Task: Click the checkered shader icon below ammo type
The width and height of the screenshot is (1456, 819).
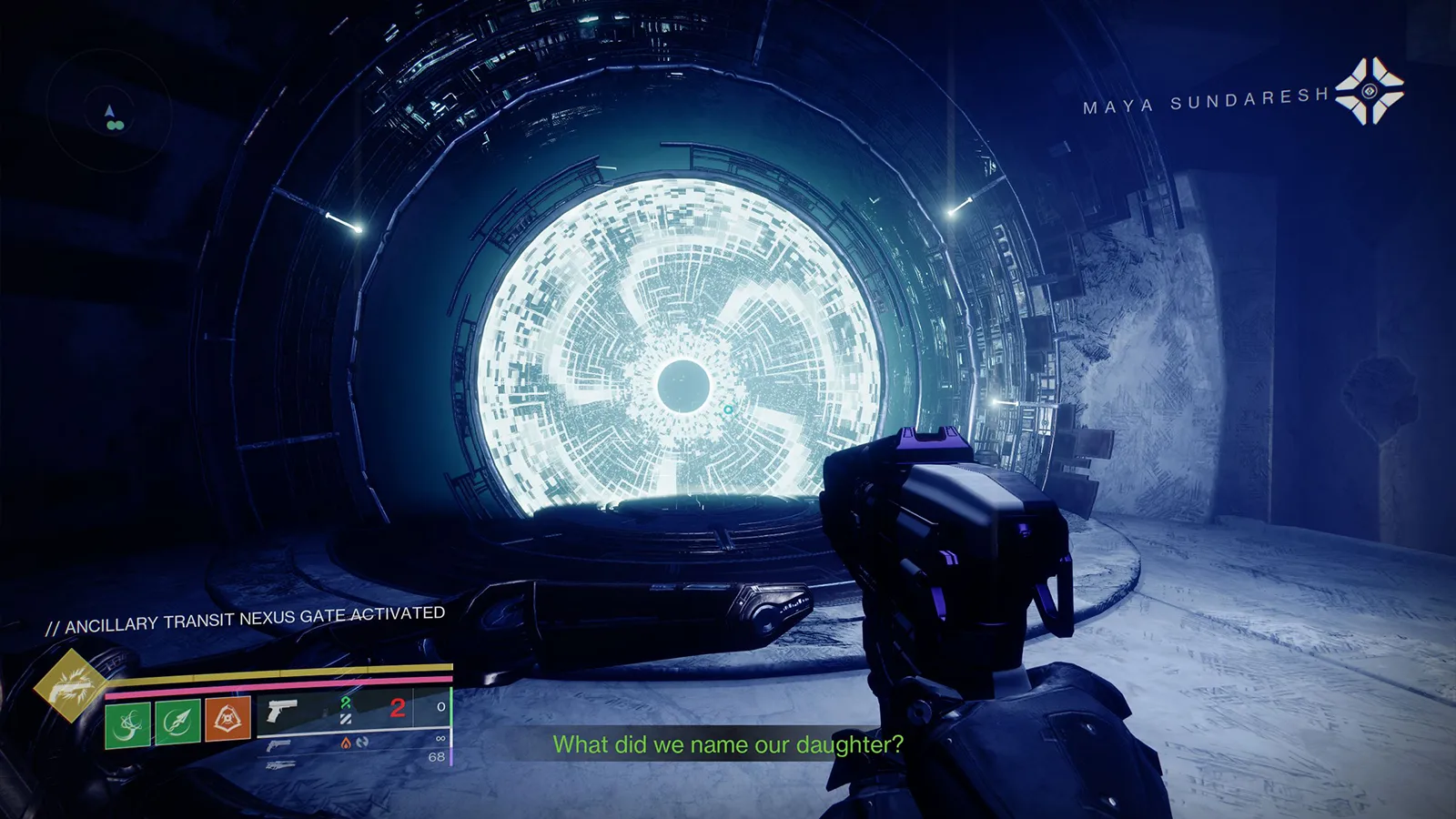Action: coord(347,721)
